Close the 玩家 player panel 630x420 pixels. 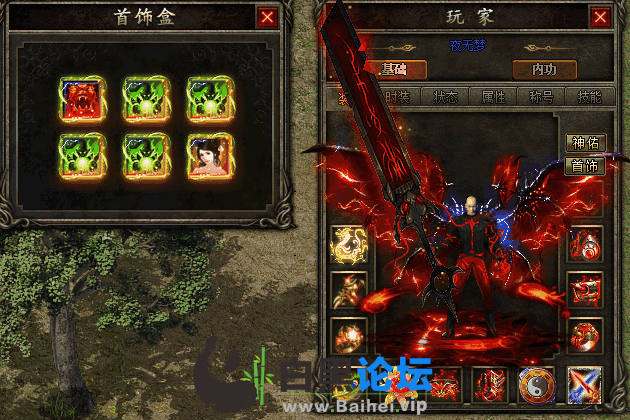(599, 17)
